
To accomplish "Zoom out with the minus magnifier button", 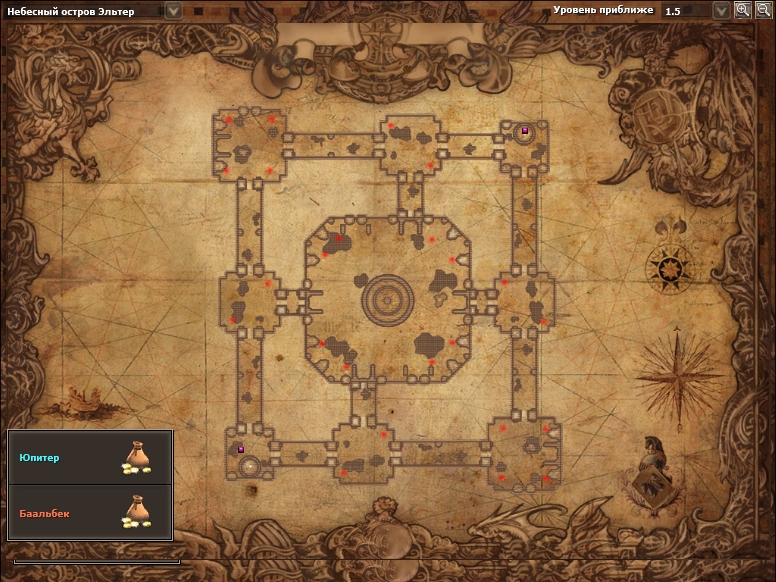I will 763,10.
